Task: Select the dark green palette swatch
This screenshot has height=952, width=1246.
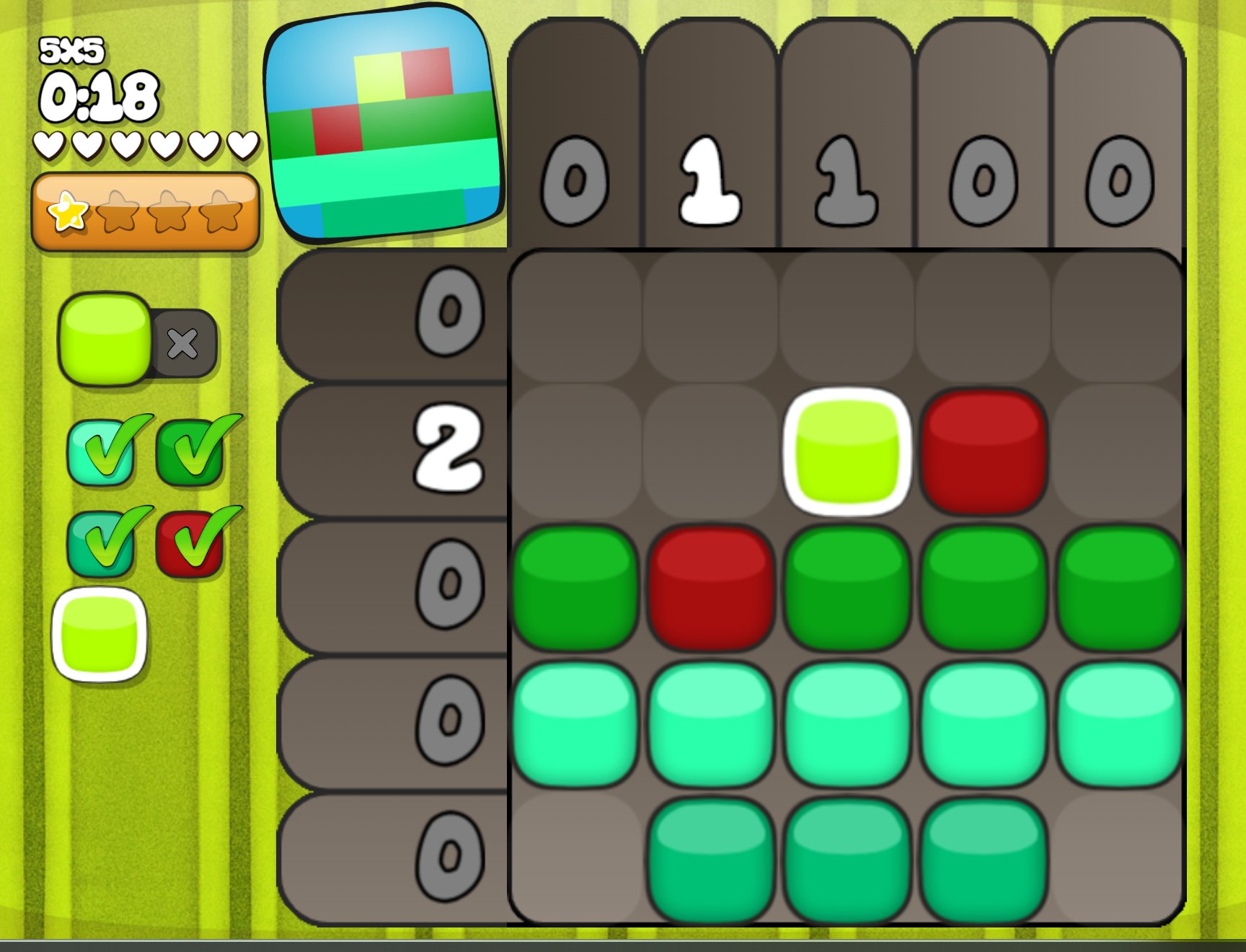Action: [190, 452]
